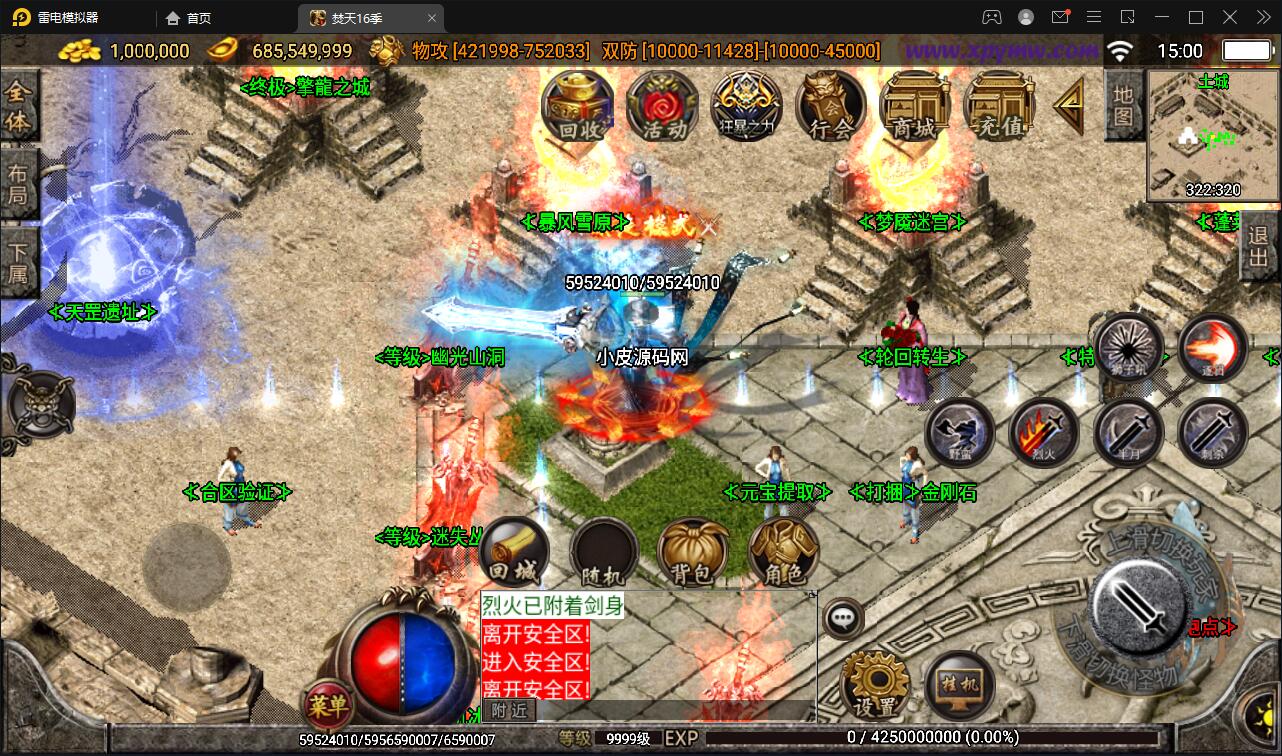Open the chat speech-bubble button
Image resolution: width=1282 pixels, height=756 pixels.
[x=844, y=618]
